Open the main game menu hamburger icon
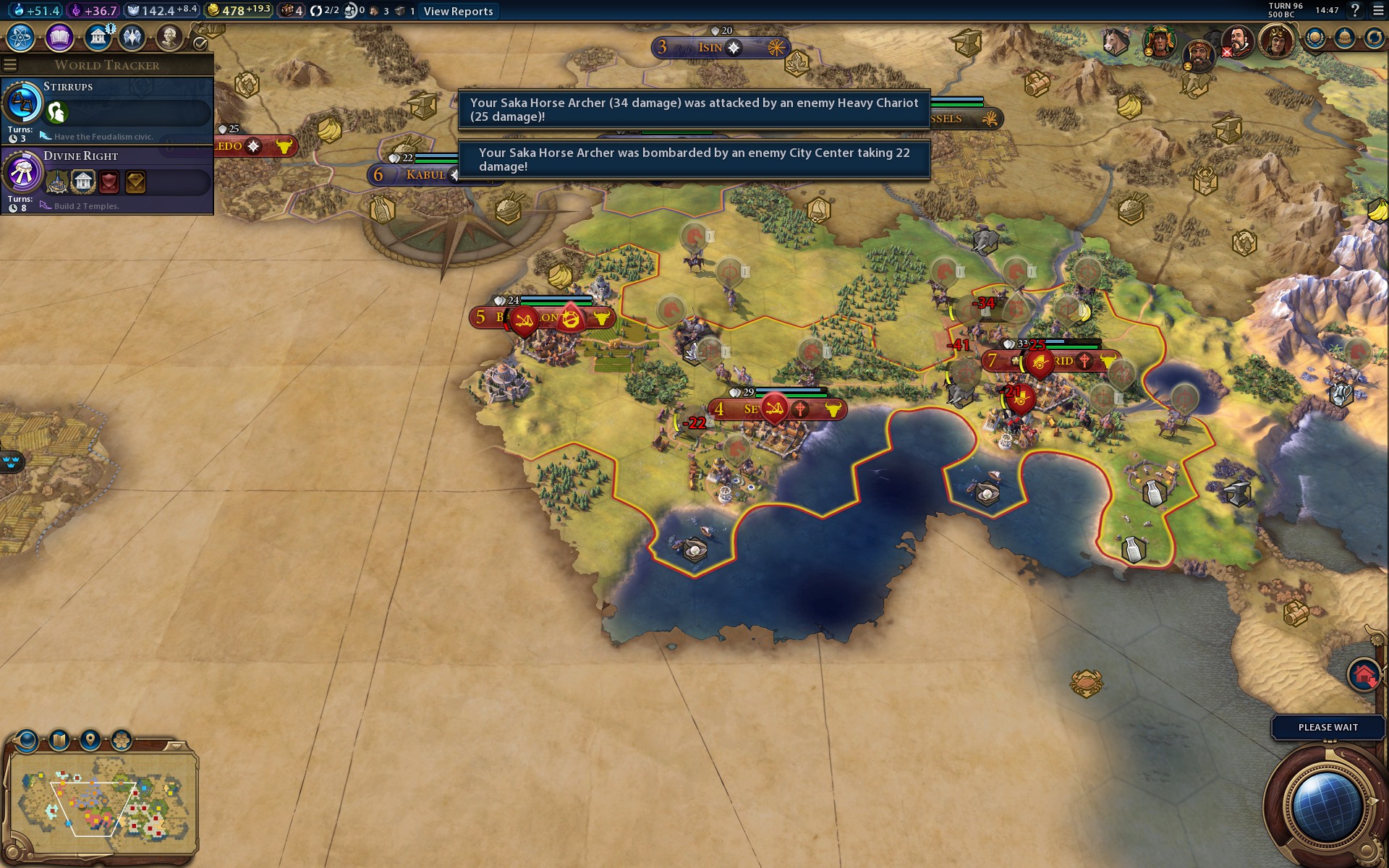 [1378, 10]
